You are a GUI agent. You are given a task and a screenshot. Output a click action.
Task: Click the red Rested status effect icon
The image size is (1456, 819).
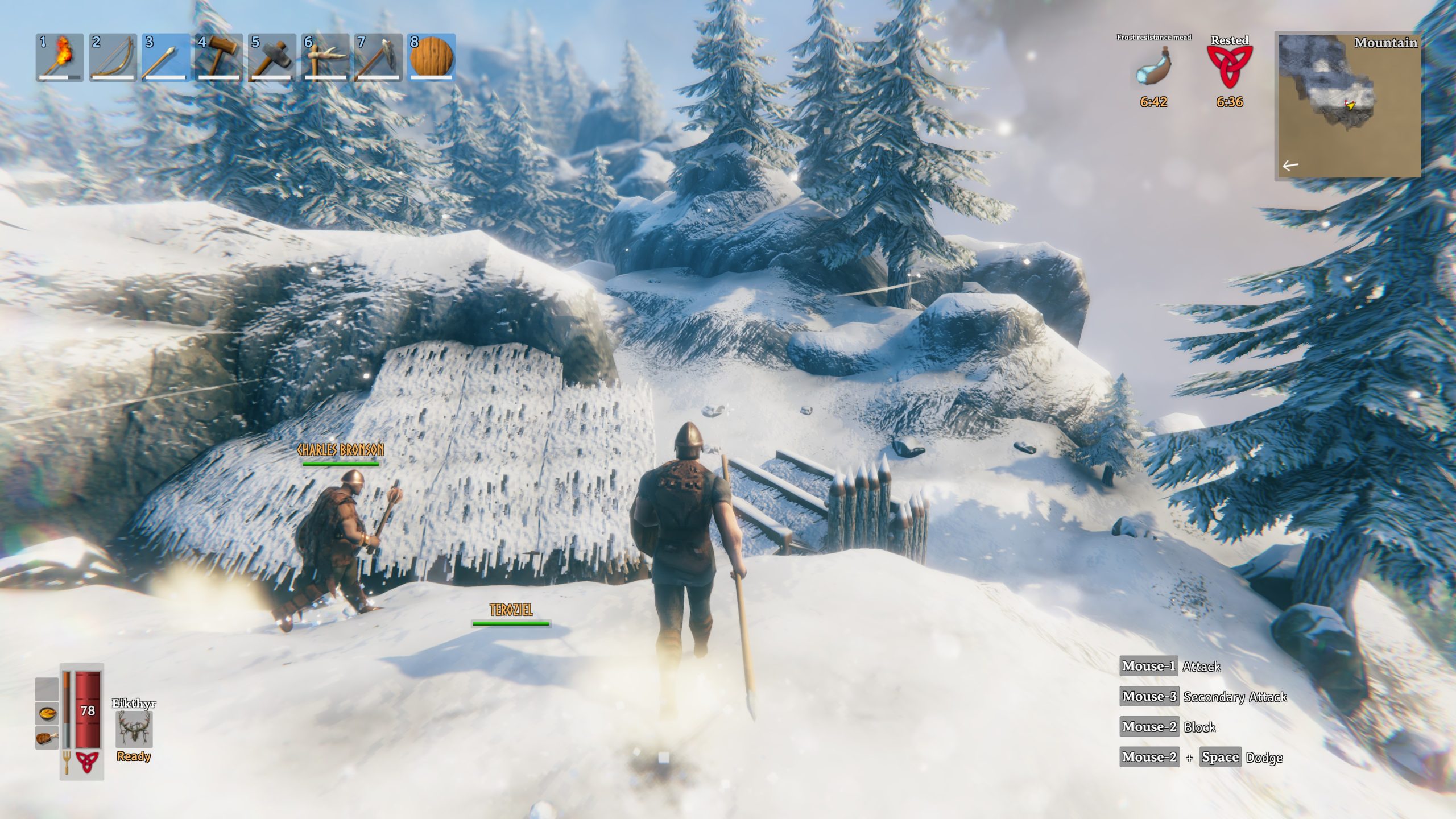1226,68
